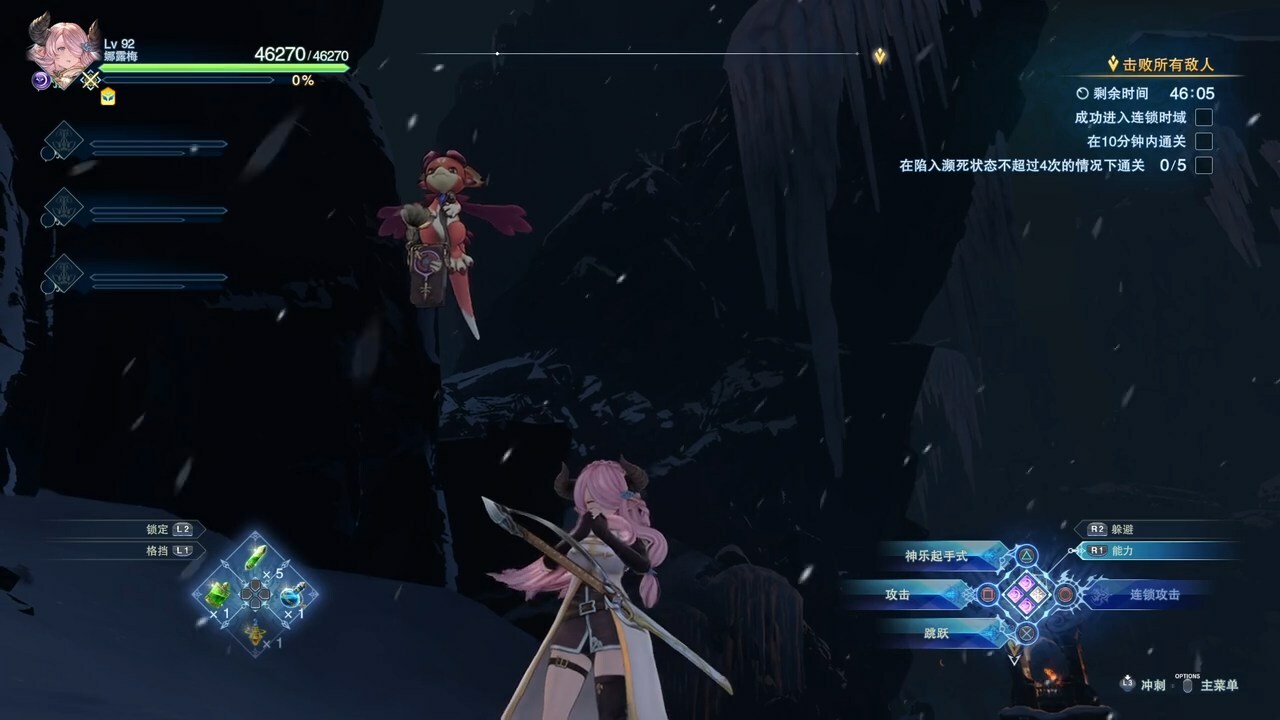1280x720 pixels.
Task: Use the golden revival item slot
Action: coord(256,630)
